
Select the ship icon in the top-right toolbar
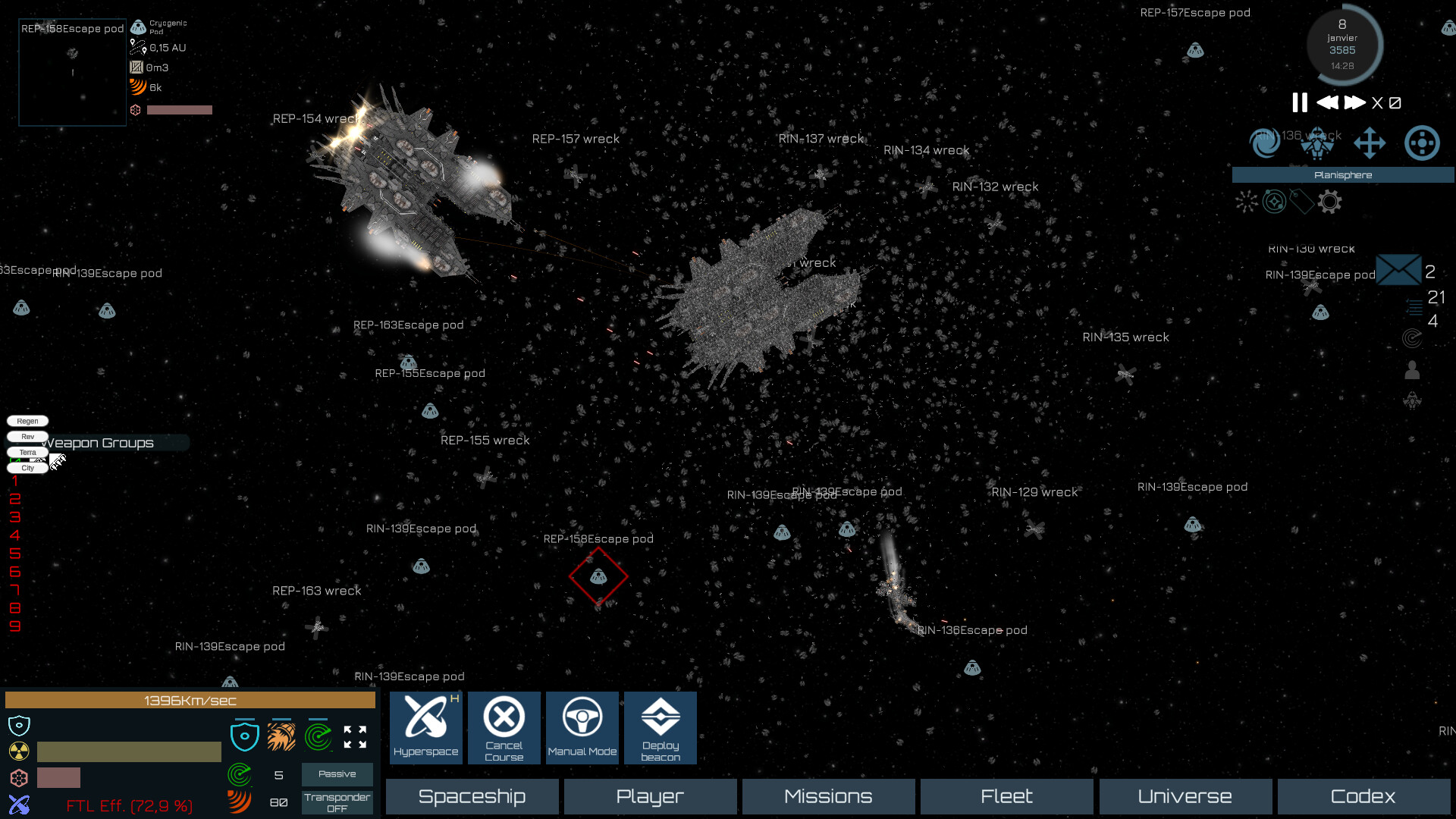click(1317, 144)
